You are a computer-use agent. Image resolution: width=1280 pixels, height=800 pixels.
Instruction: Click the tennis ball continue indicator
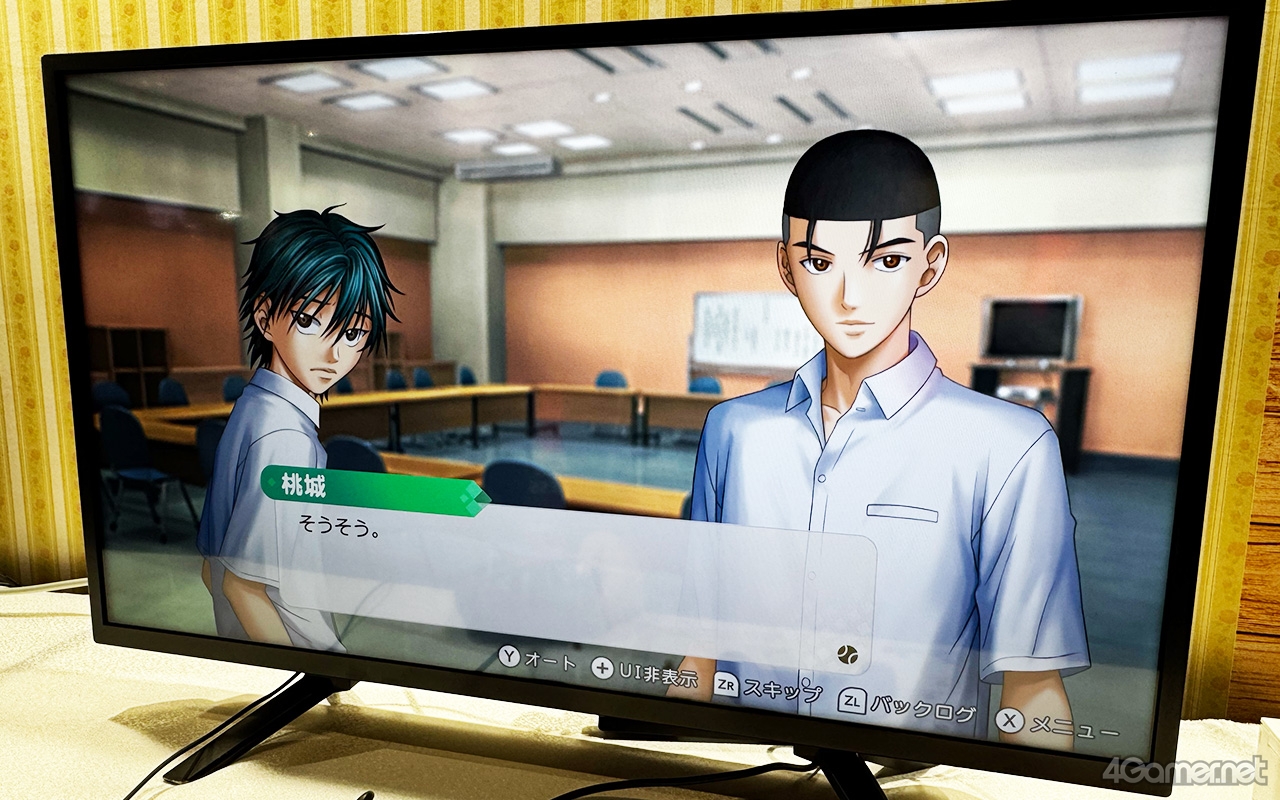(x=847, y=655)
